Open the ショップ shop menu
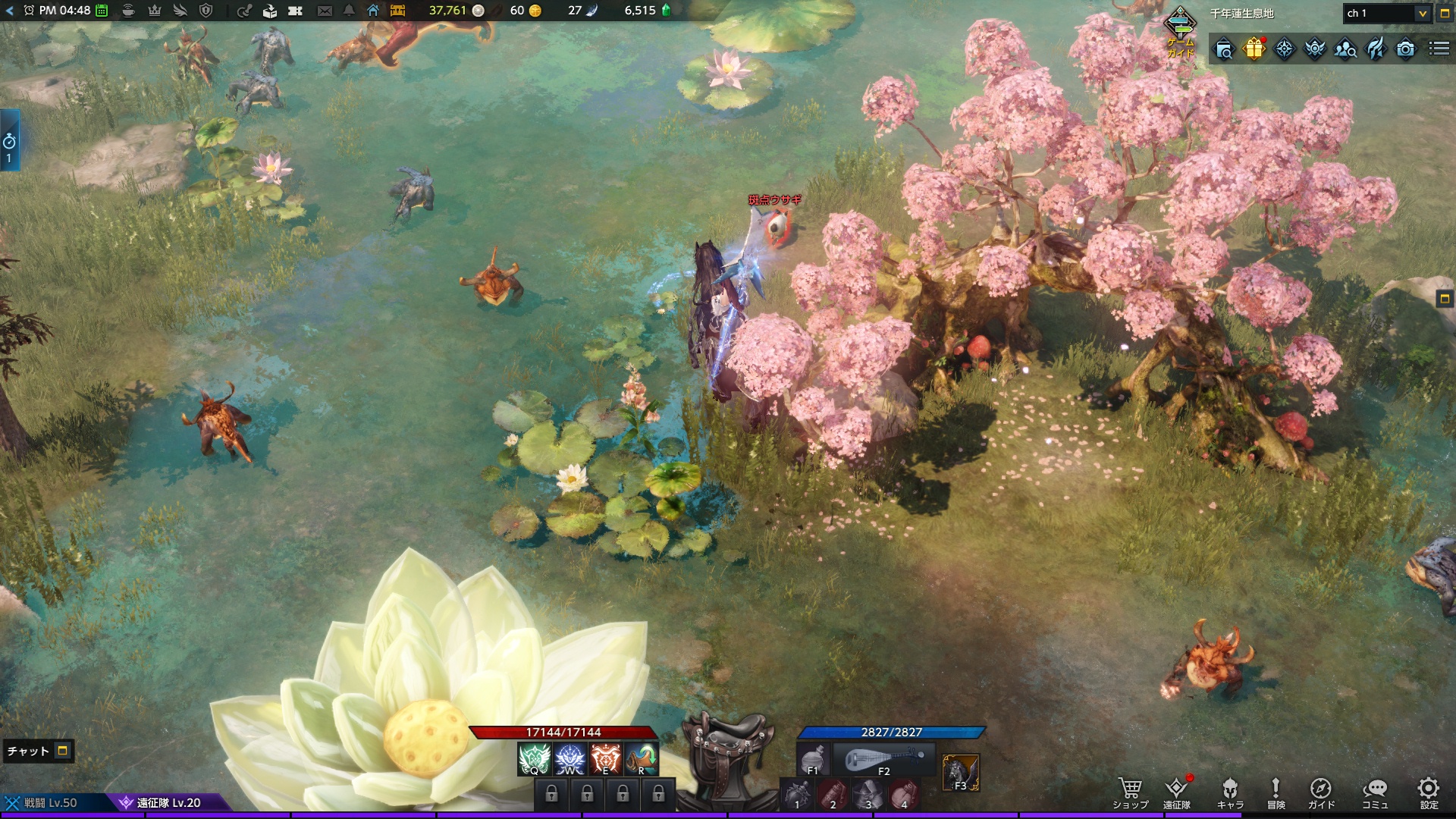1456x819 pixels. click(x=1130, y=792)
